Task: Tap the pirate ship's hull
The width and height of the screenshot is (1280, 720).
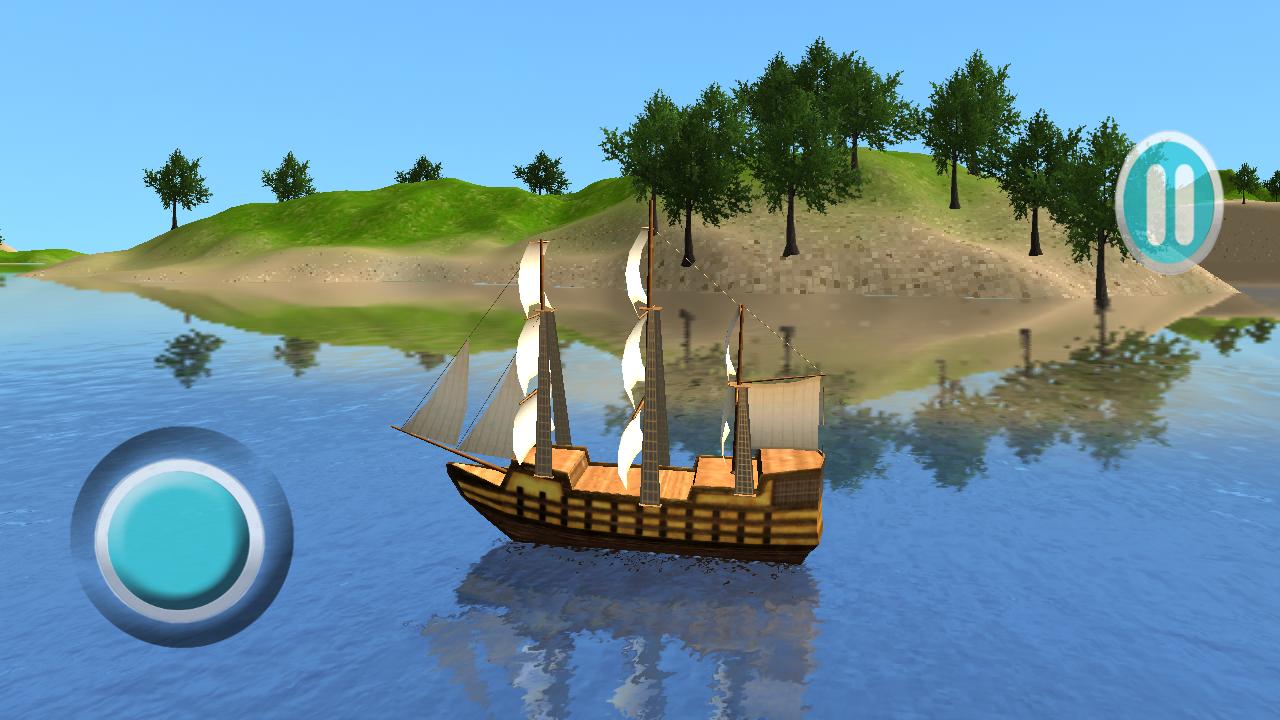Action: (x=630, y=520)
